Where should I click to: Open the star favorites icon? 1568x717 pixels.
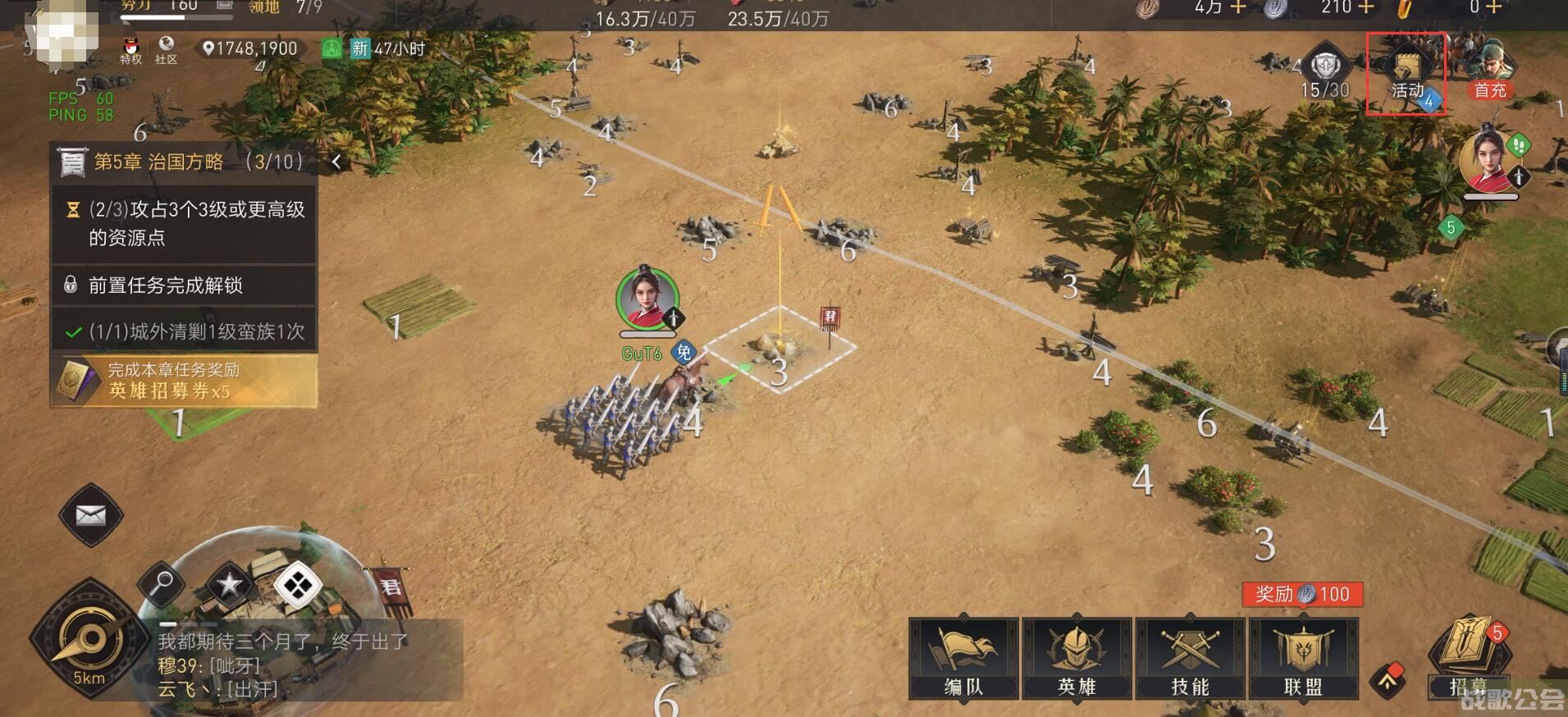[x=229, y=584]
